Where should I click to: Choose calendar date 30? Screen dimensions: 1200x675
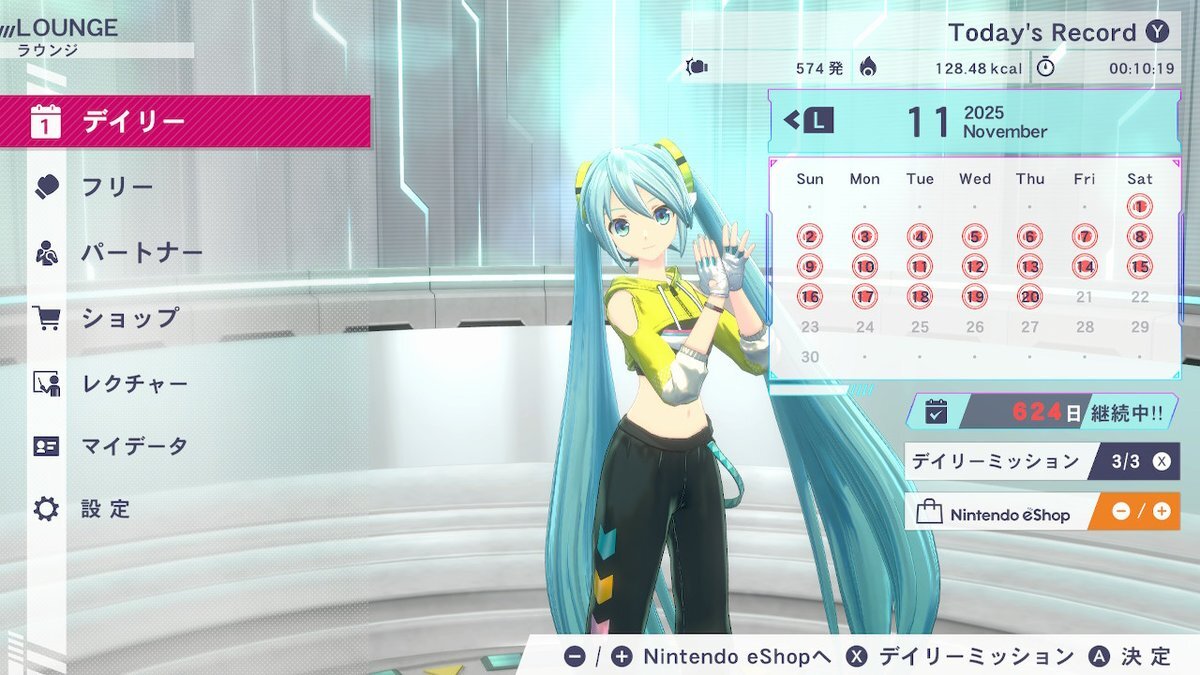(x=810, y=357)
